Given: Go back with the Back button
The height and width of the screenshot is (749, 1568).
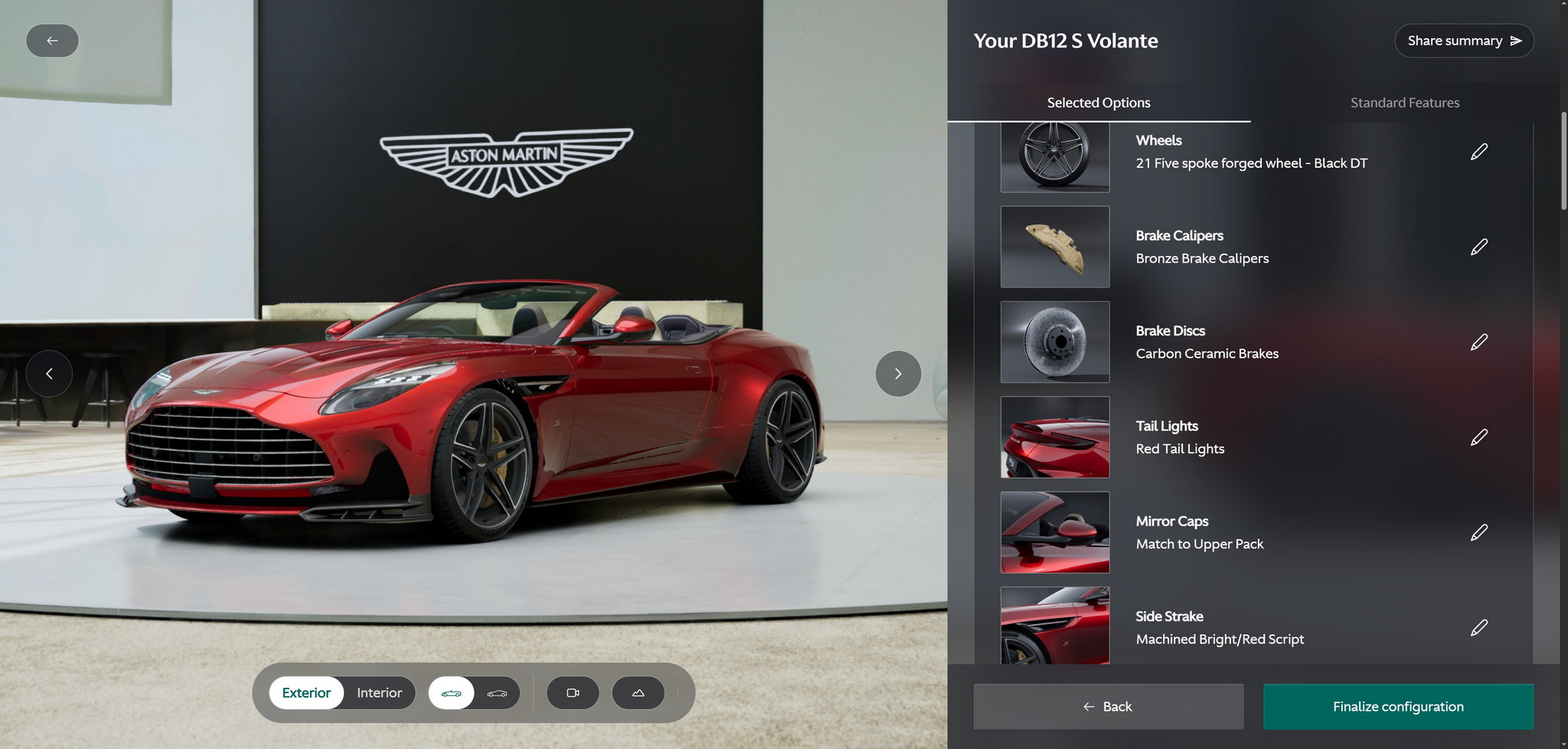Looking at the screenshot, I should tap(1108, 707).
